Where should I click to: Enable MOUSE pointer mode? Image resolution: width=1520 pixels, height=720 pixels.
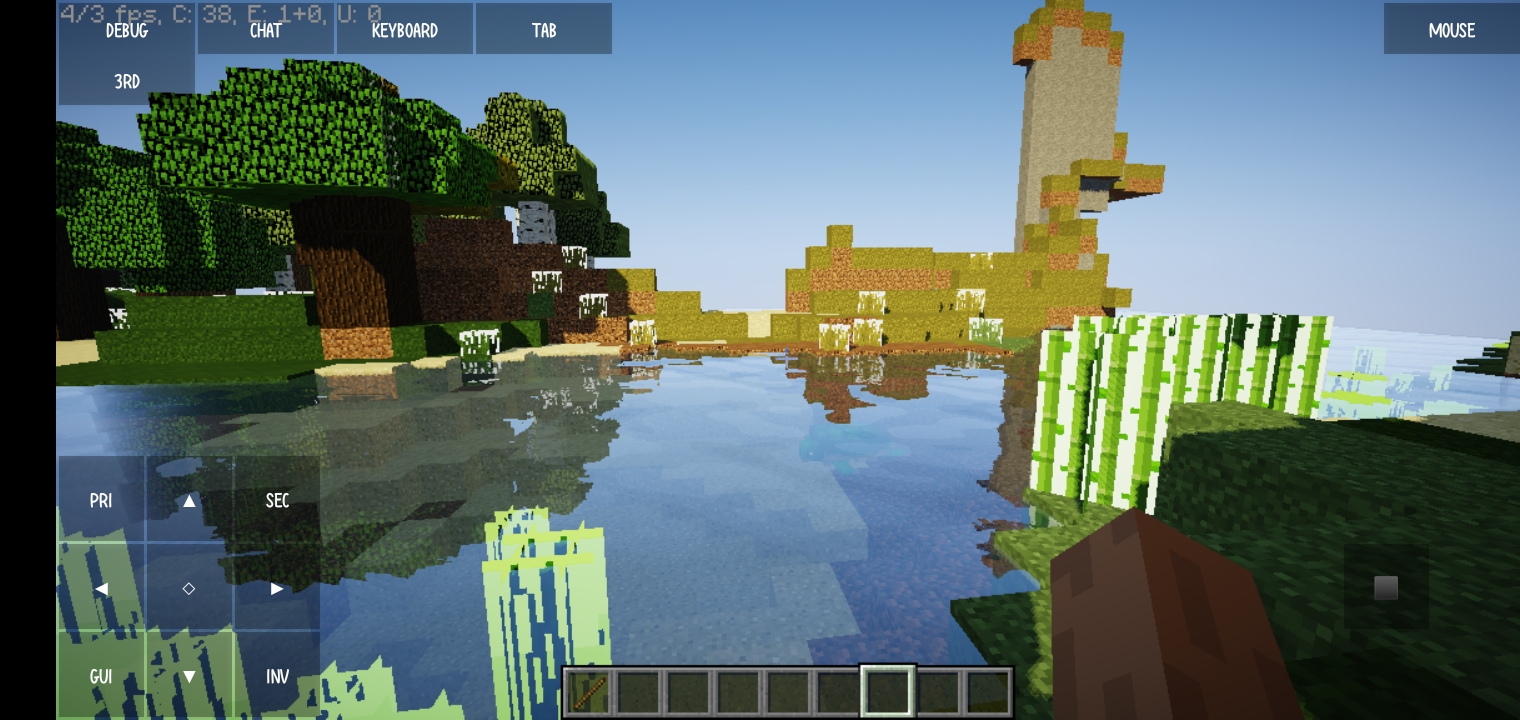(x=1450, y=30)
